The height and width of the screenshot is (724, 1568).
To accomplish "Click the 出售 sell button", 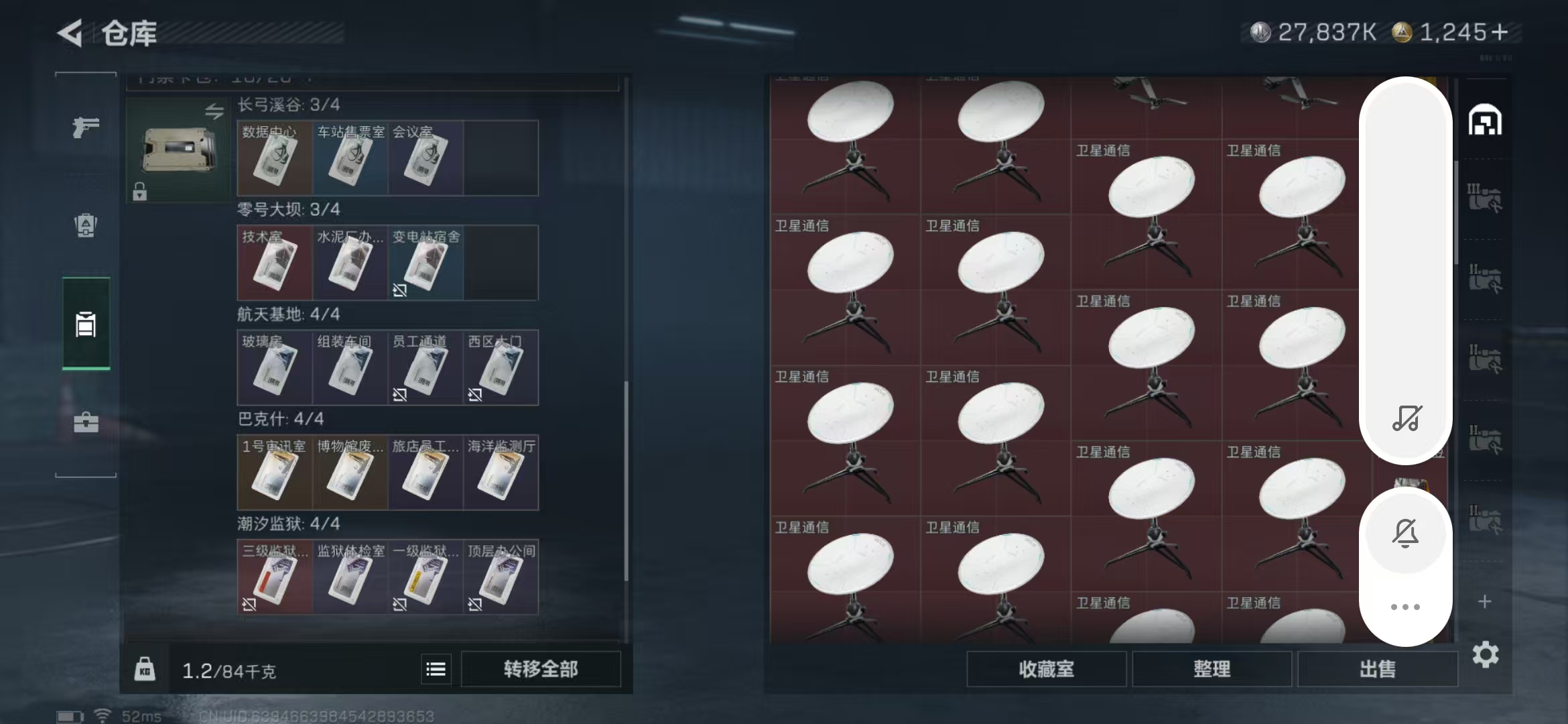I will (x=1378, y=668).
